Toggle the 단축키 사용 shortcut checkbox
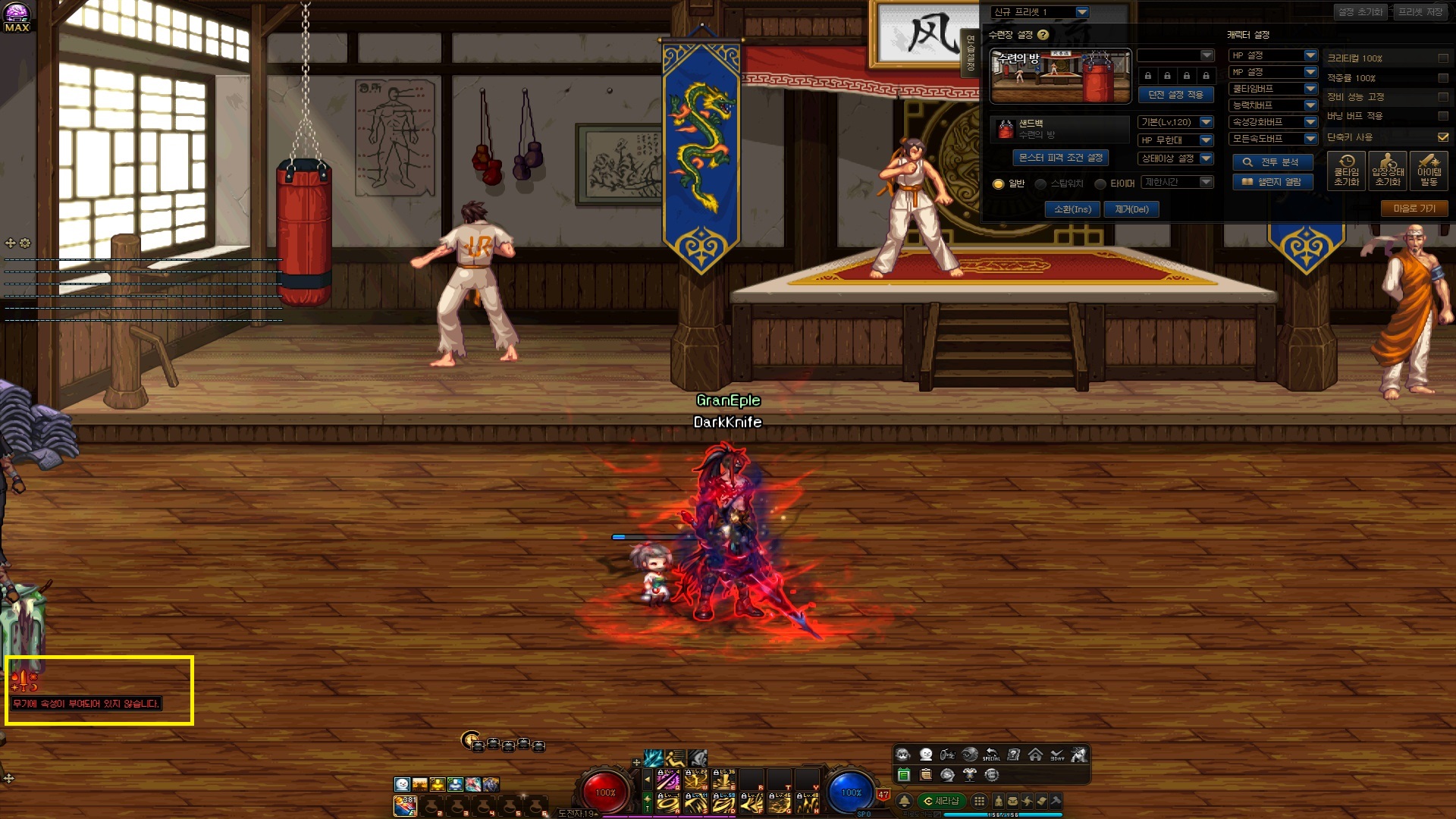1456x819 pixels. (1442, 137)
